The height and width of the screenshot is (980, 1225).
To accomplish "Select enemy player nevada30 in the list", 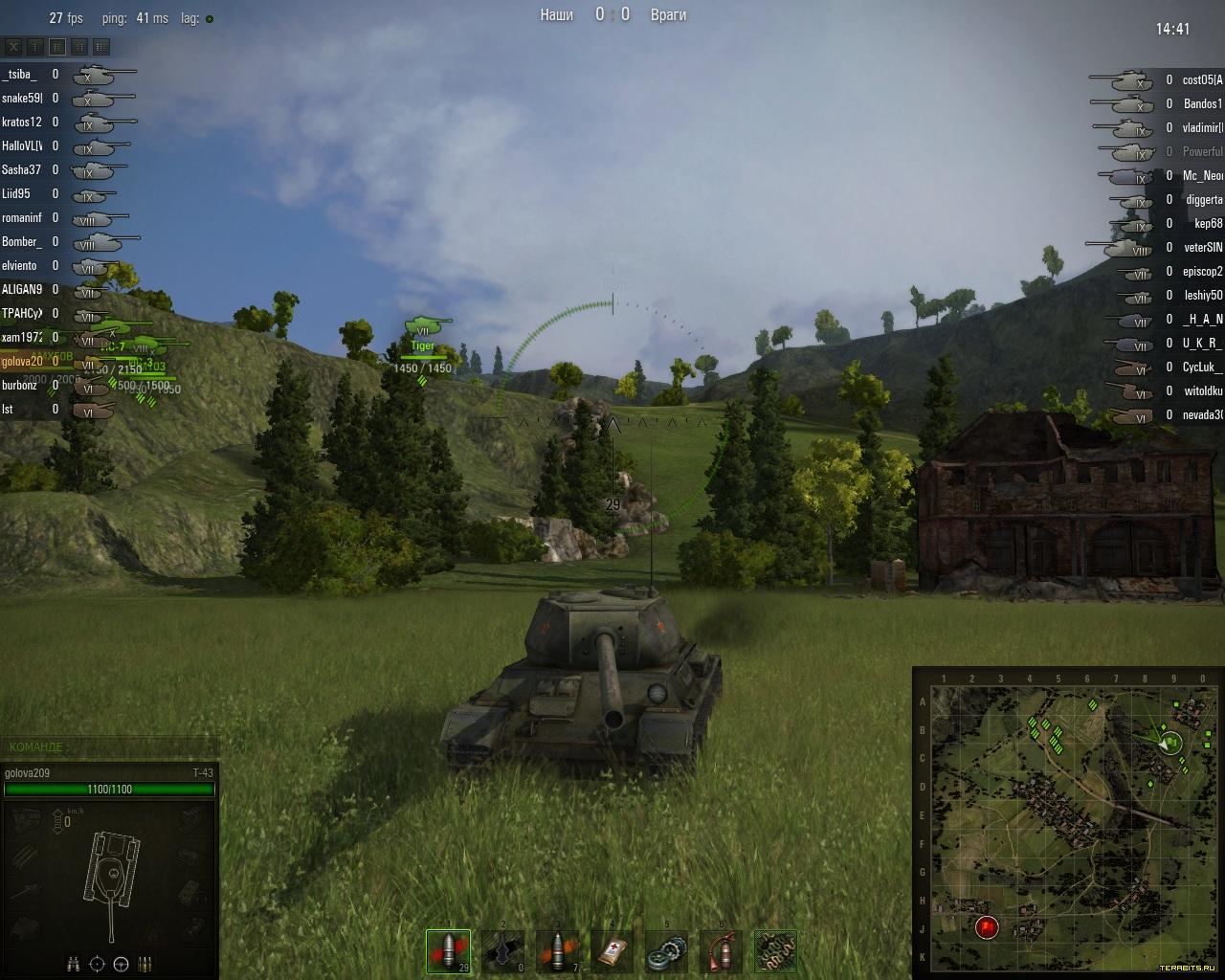I will [1202, 415].
